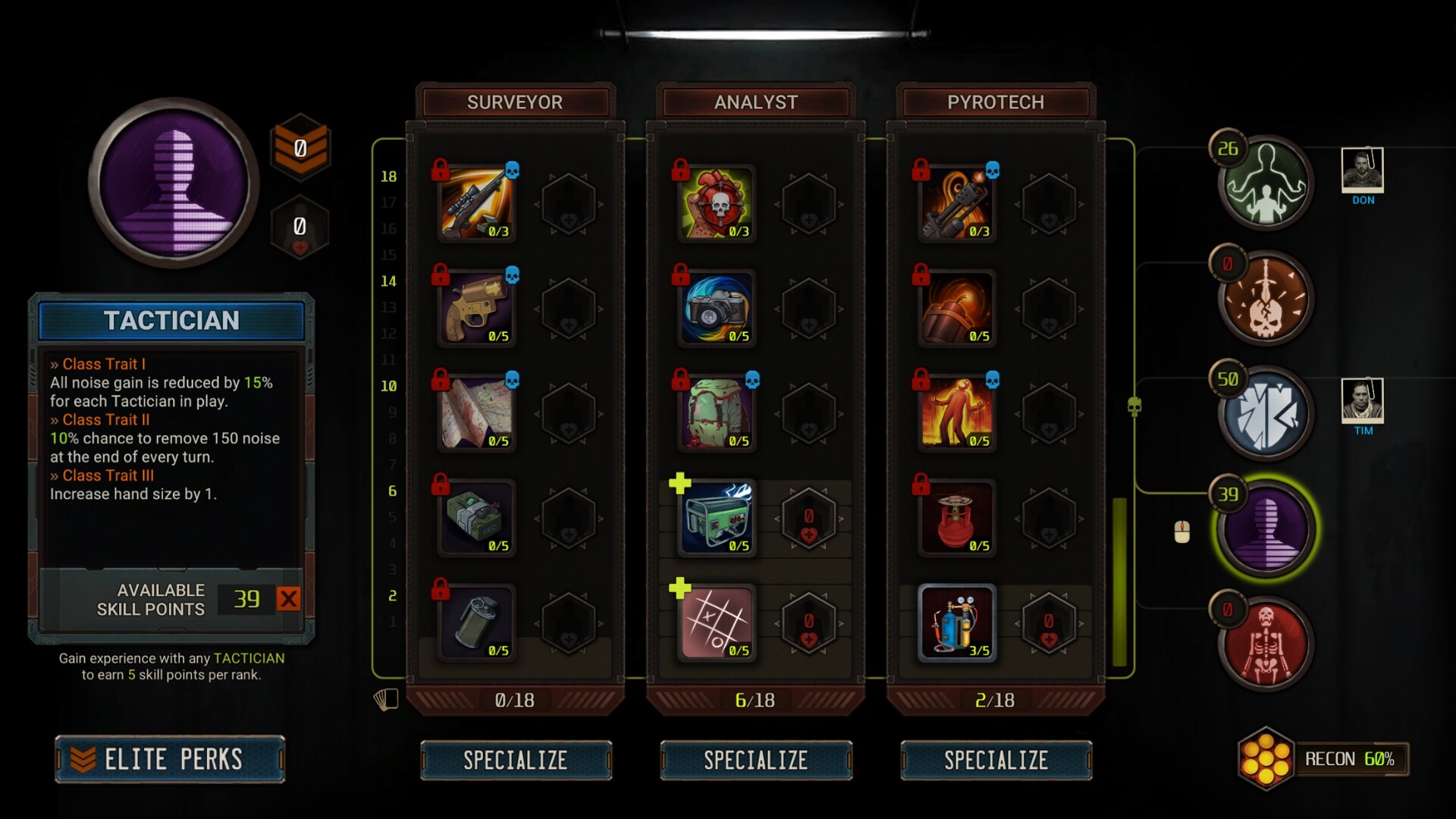Screen dimensions: 1456x819
Task: Choose the tic-tac-toe board perk
Action: coord(717,623)
